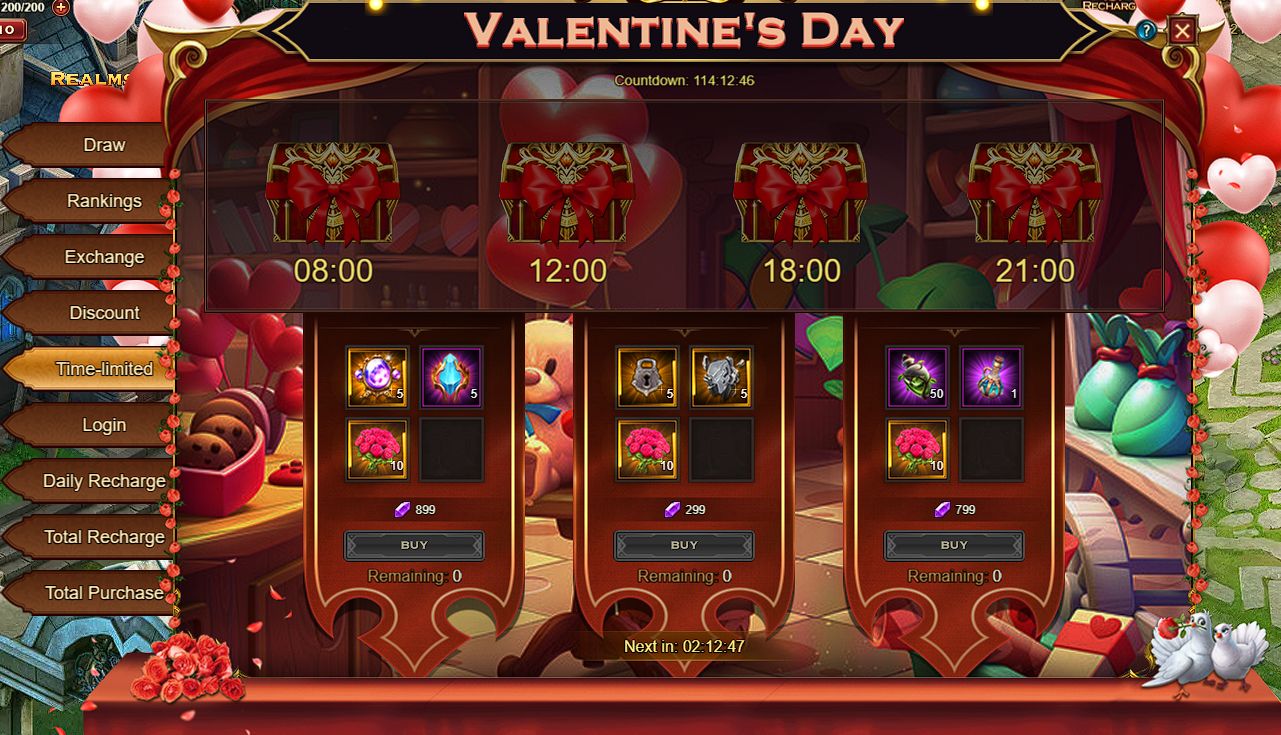
Task: Show the Discount tab
Action: point(103,313)
